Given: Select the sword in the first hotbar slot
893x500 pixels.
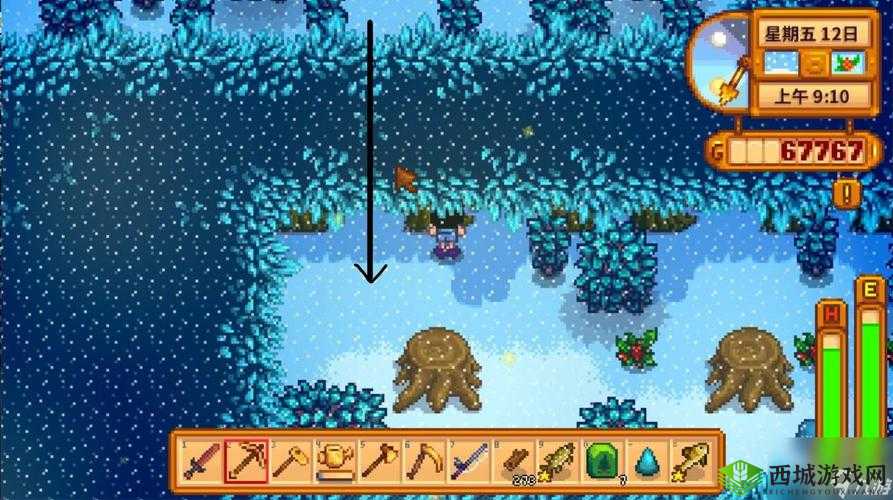Looking at the screenshot, I should (201, 460).
